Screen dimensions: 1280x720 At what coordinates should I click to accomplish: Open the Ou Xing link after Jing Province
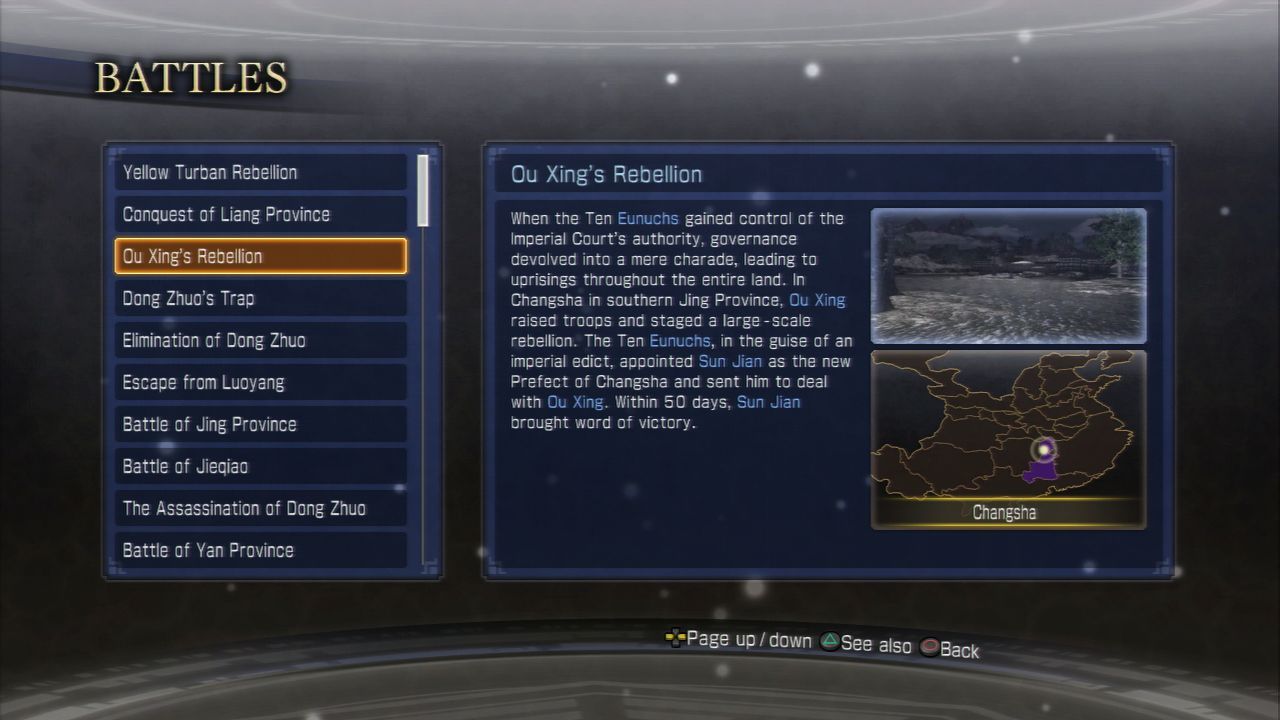(817, 300)
